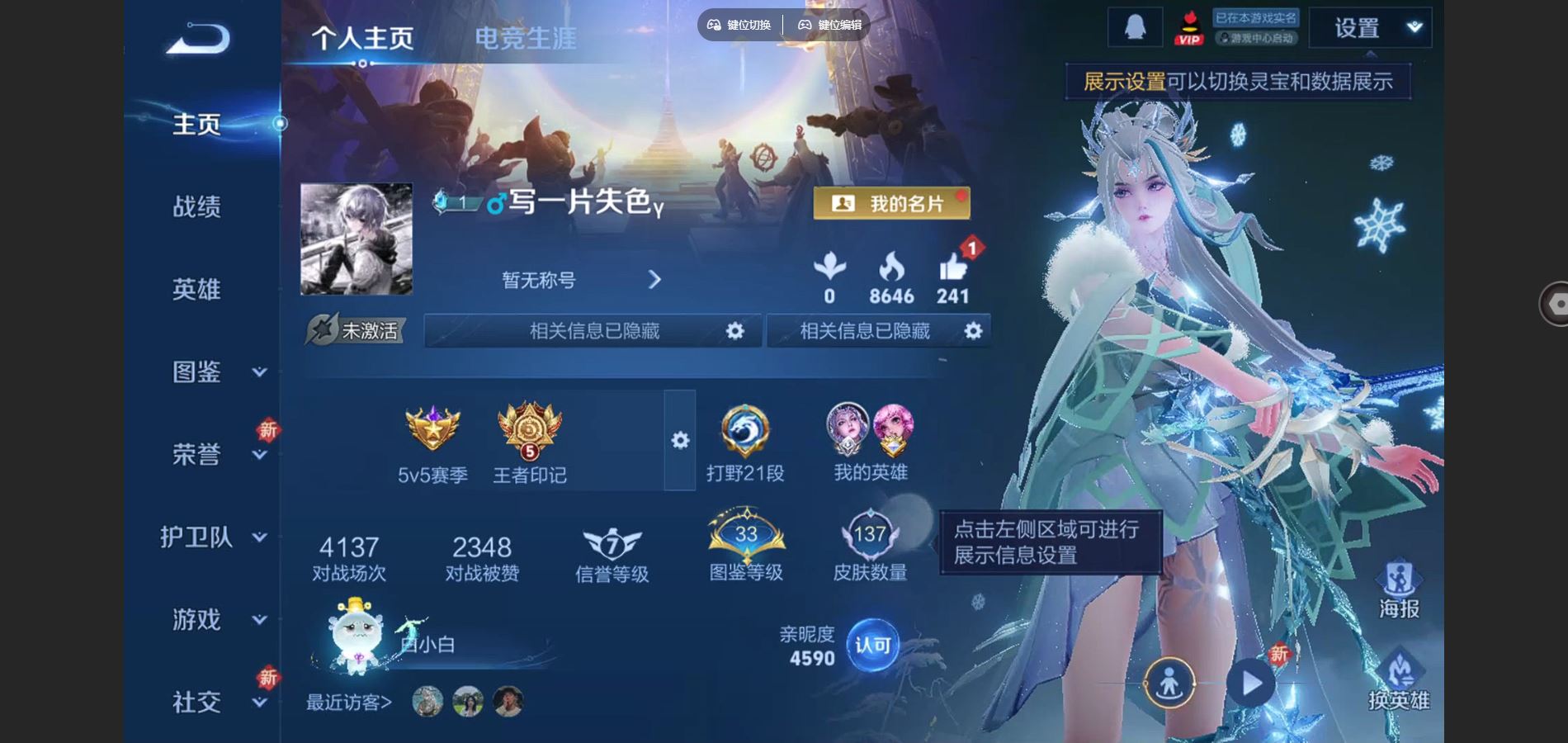Viewport: 1568px width, 743px height.
Task: Click the thumbs-up likes icon
Action: coord(952,268)
